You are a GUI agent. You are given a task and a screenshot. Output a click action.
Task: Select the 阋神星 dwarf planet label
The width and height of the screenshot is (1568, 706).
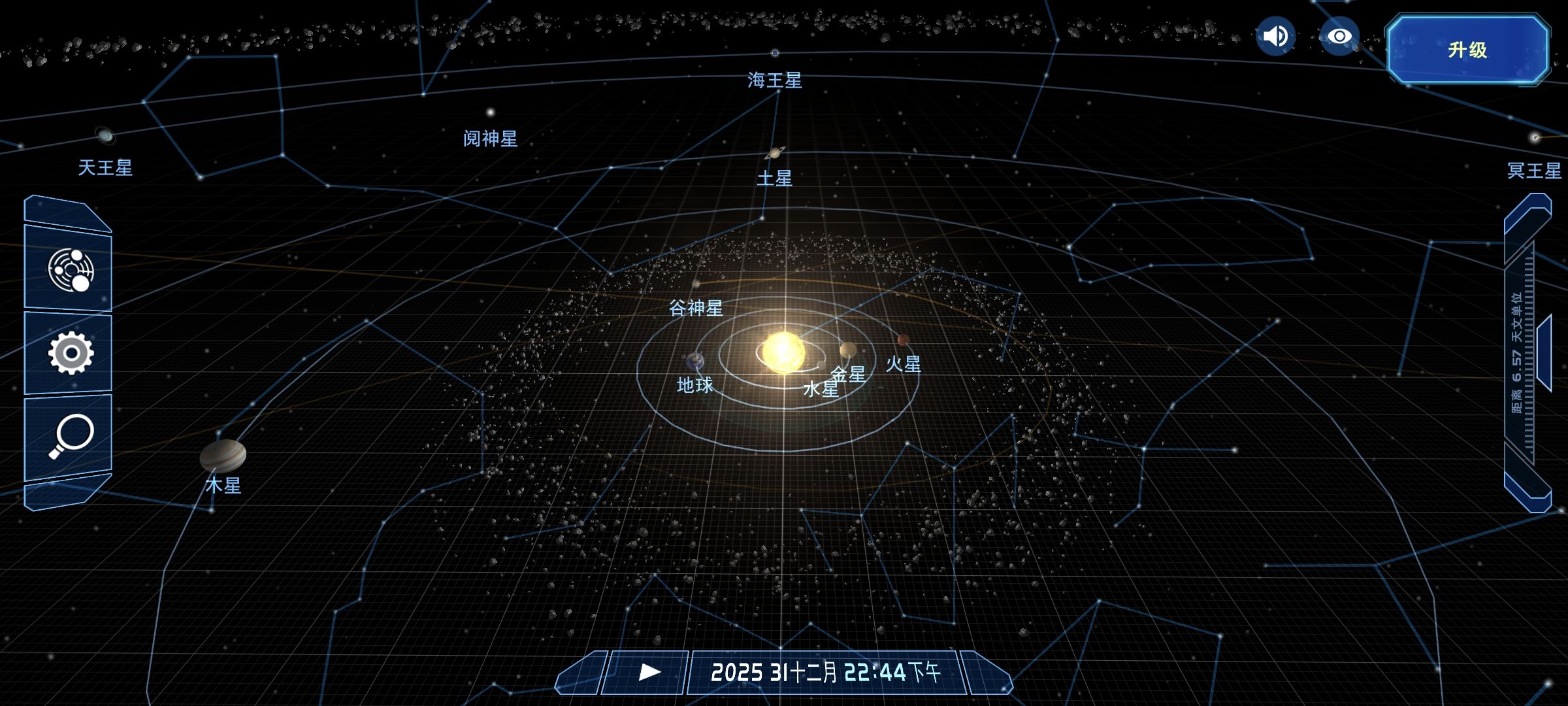(x=490, y=139)
